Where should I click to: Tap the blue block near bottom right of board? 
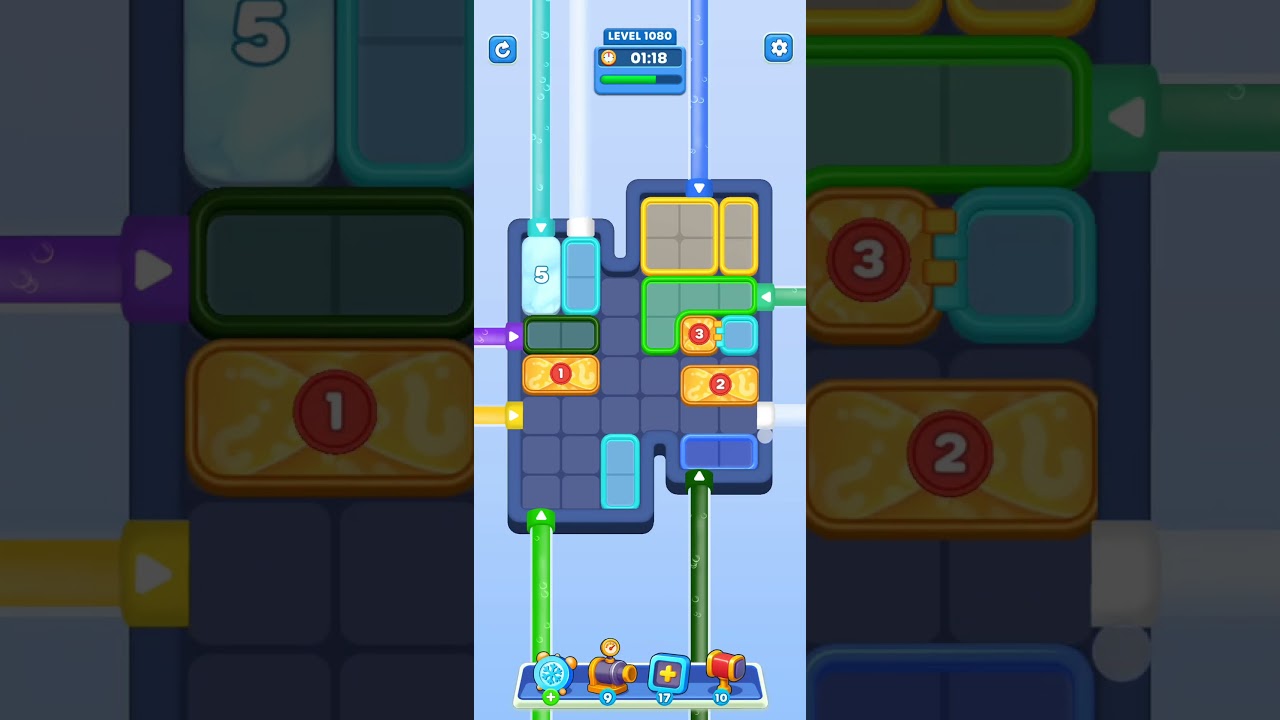tap(719, 452)
